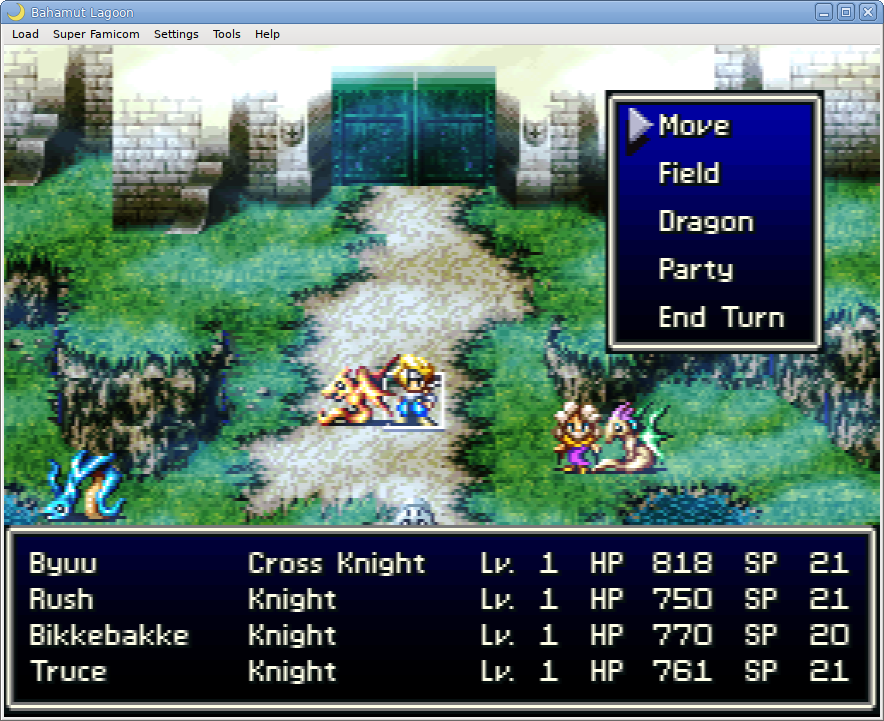Minimize the emulator window
884x721 pixels.
[824, 12]
